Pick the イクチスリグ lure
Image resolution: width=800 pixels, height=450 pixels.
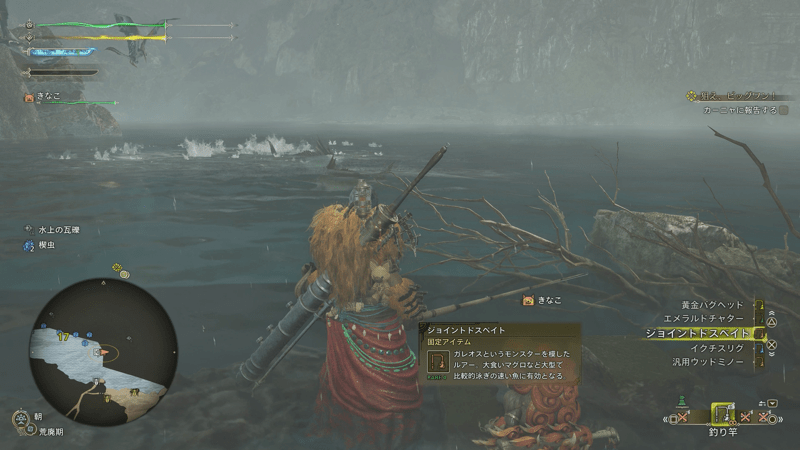716,347
